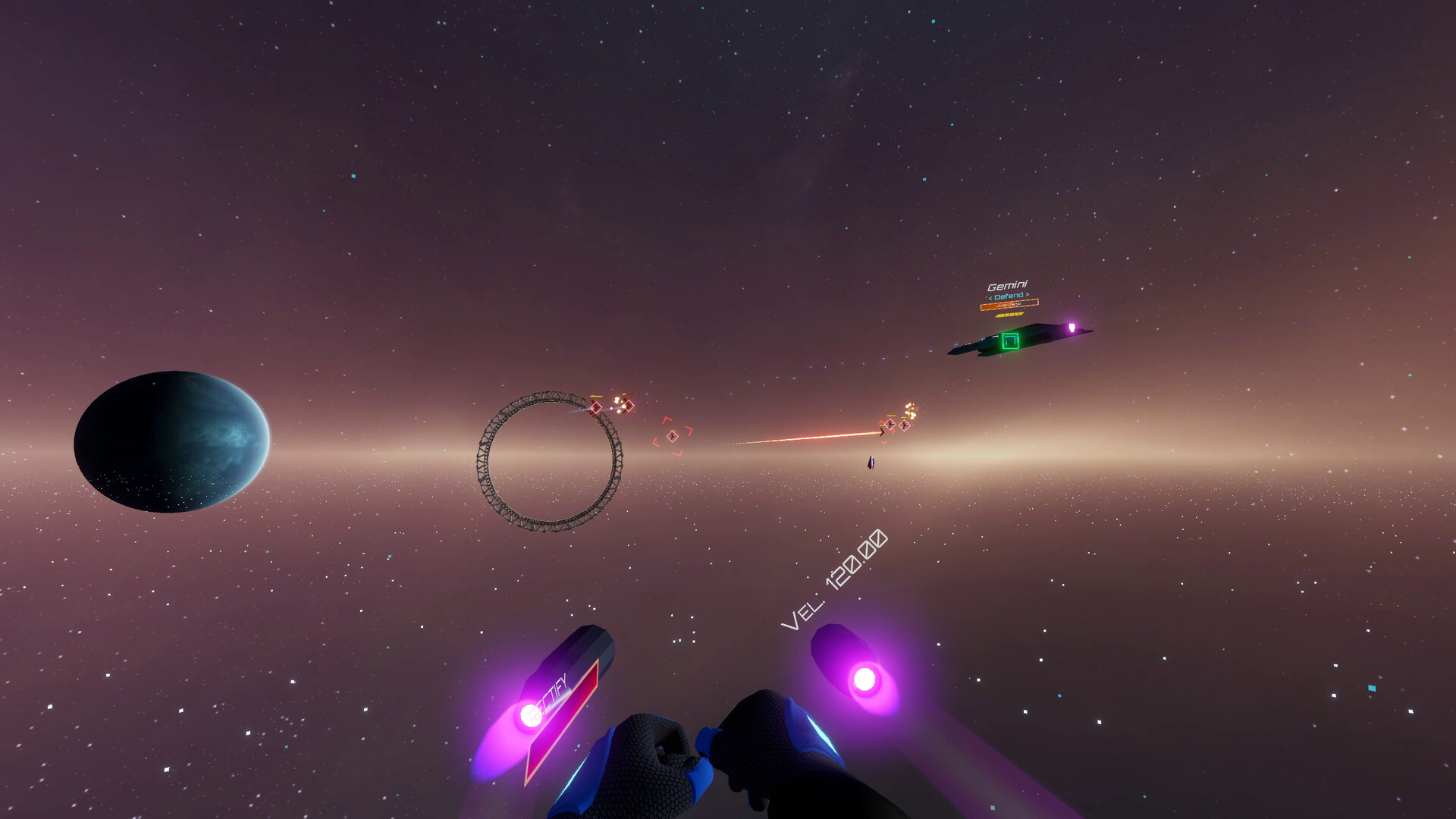
Task: Select the green docking square on Gemini's hull
Action: pyautogui.click(x=1010, y=342)
